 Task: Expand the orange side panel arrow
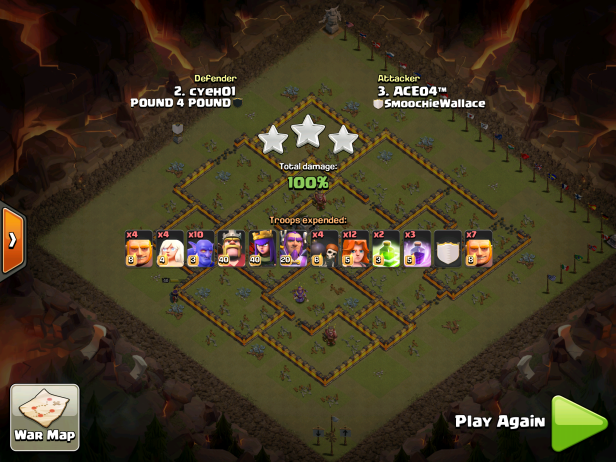tap(12, 240)
